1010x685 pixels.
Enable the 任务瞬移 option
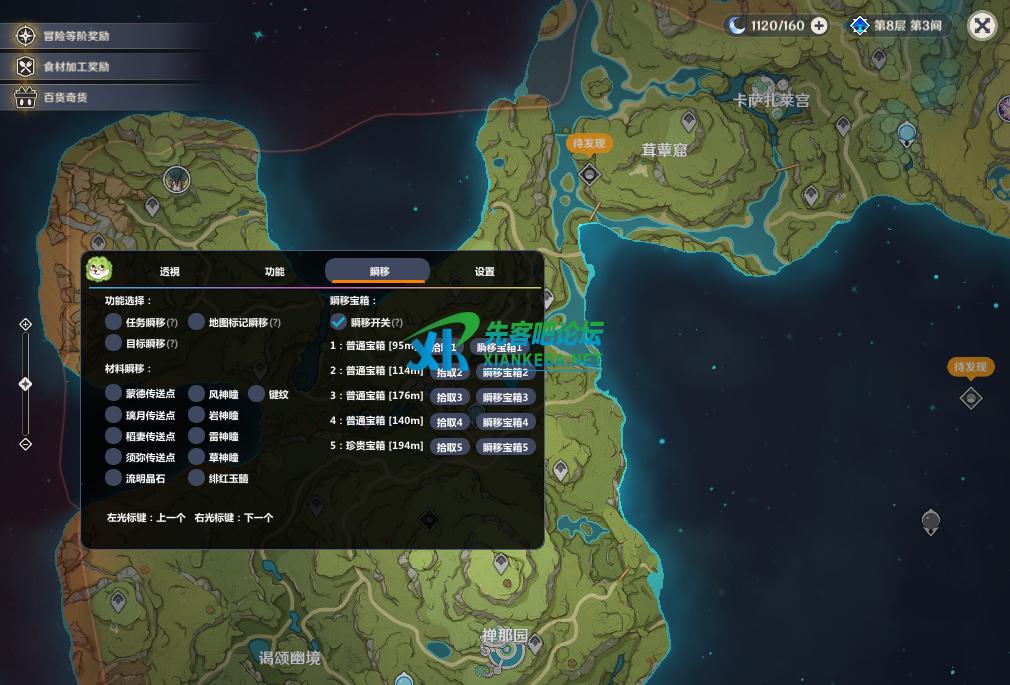(x=114, y=322)
